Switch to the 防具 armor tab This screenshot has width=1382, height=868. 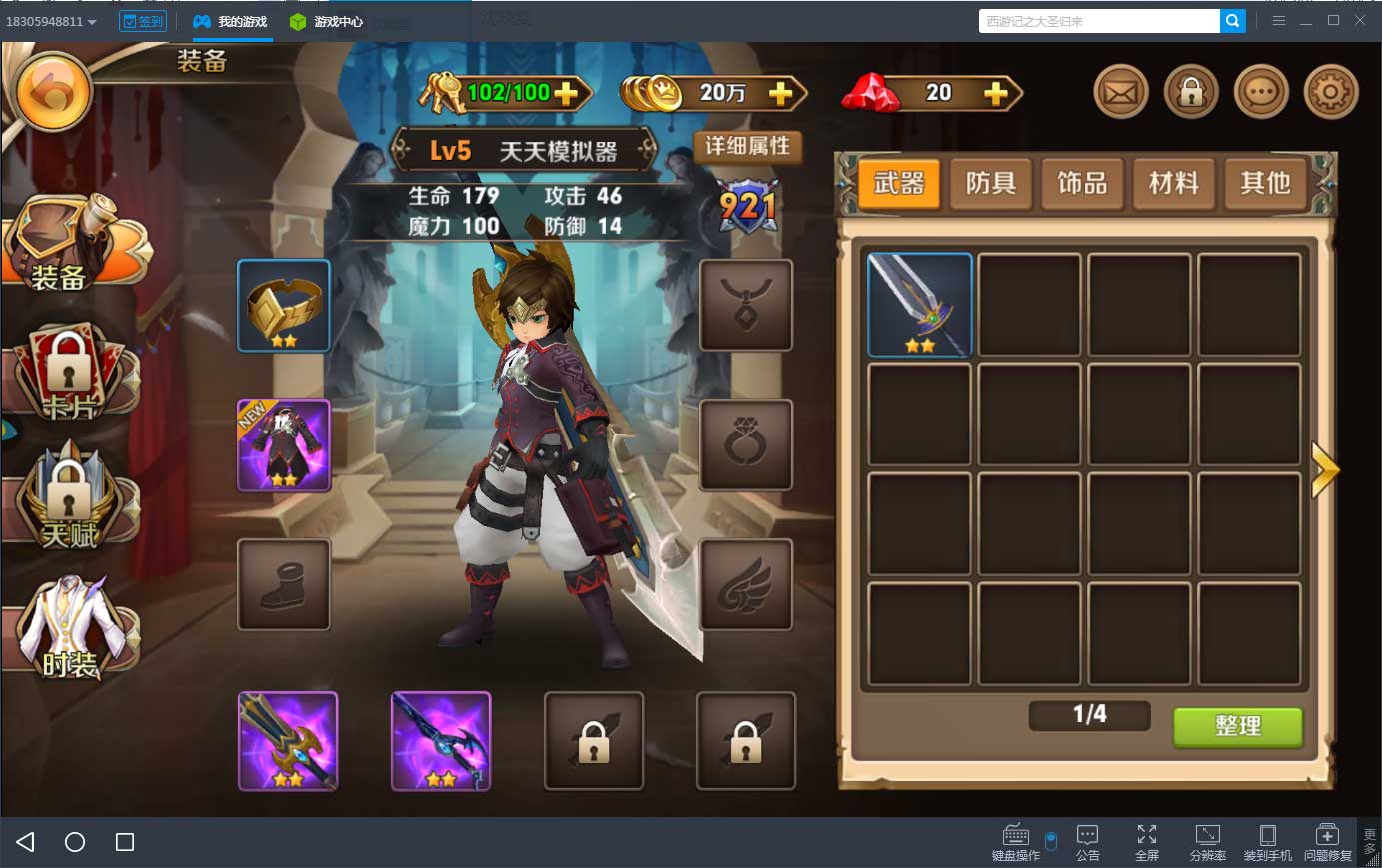(x=990, y=183)
